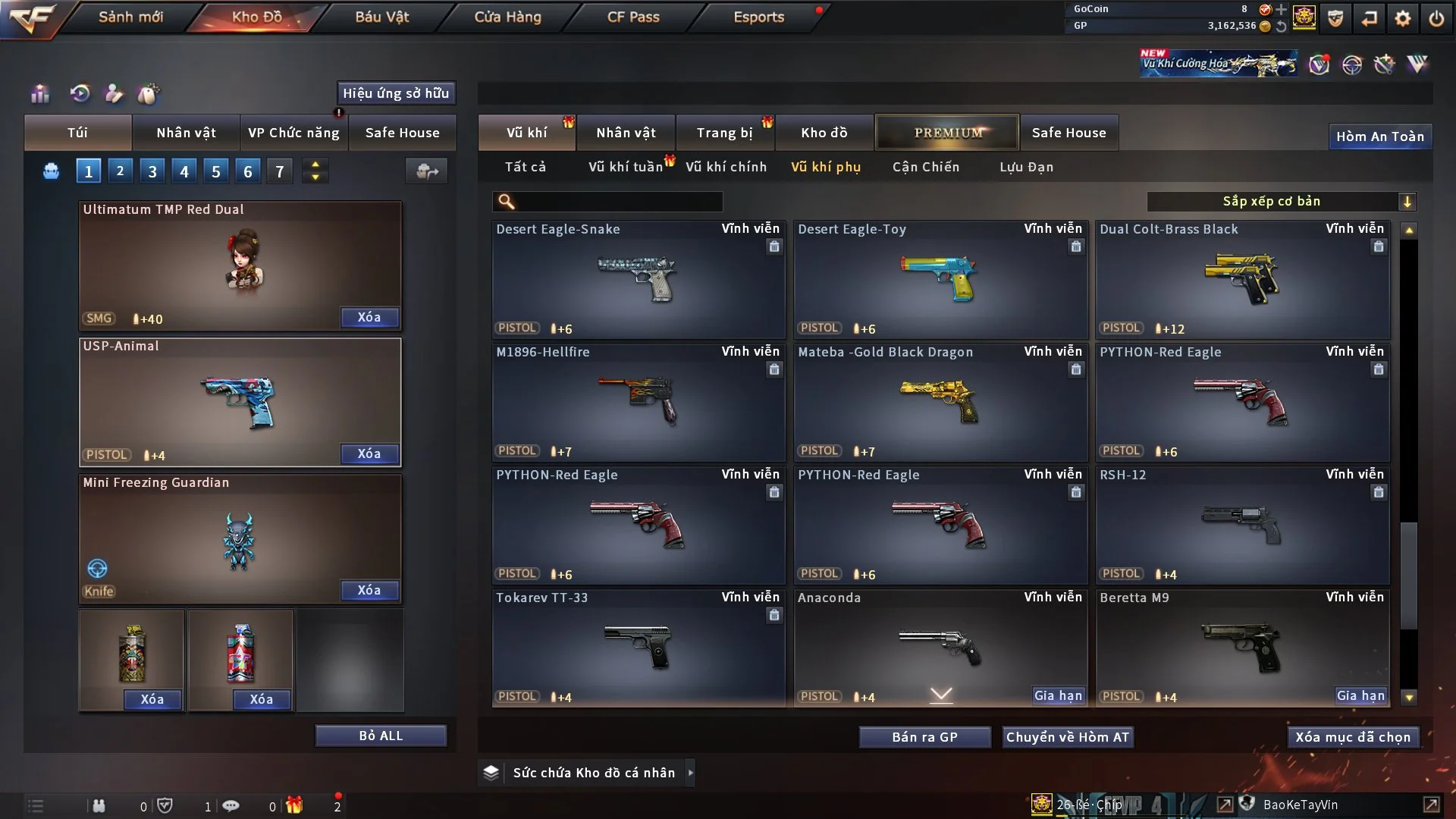Open the gear settings icon
The height and width of the screenshot is (819, 1456).
pos(1403,18)
